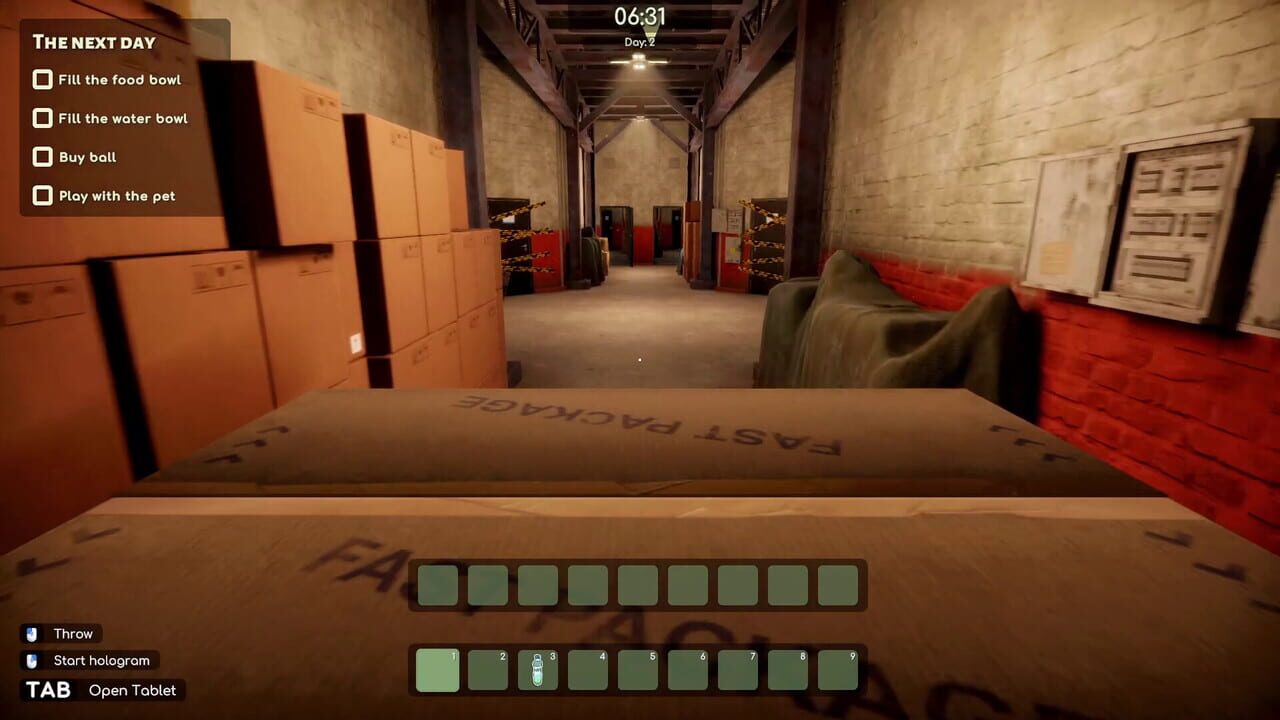Click the highlighted green slot fill indicator
1280x720 pixels.
pyautogui.click(x=436, y=670)
